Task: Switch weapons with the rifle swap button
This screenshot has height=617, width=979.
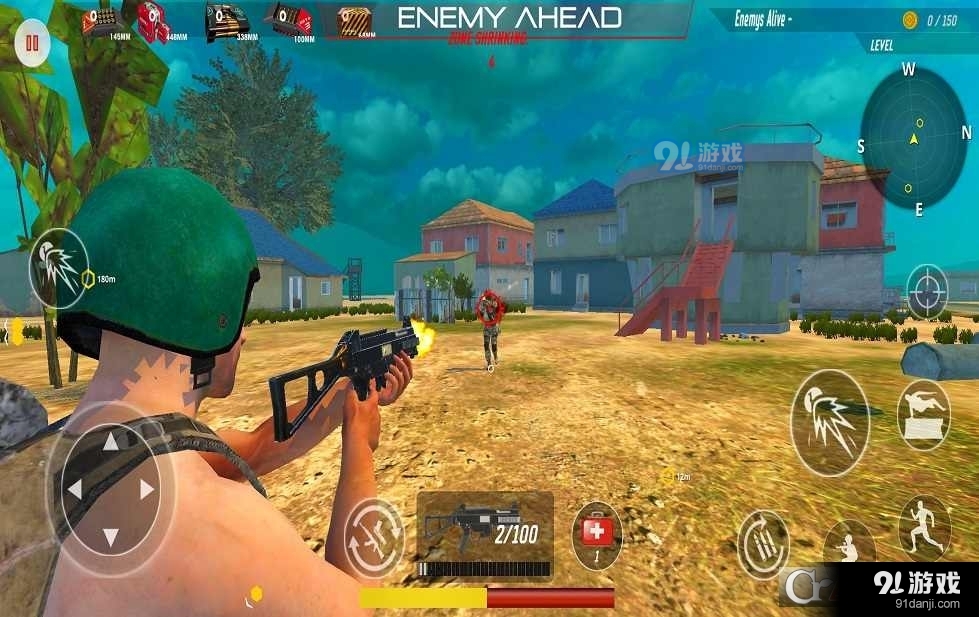Action: [374, 538]
